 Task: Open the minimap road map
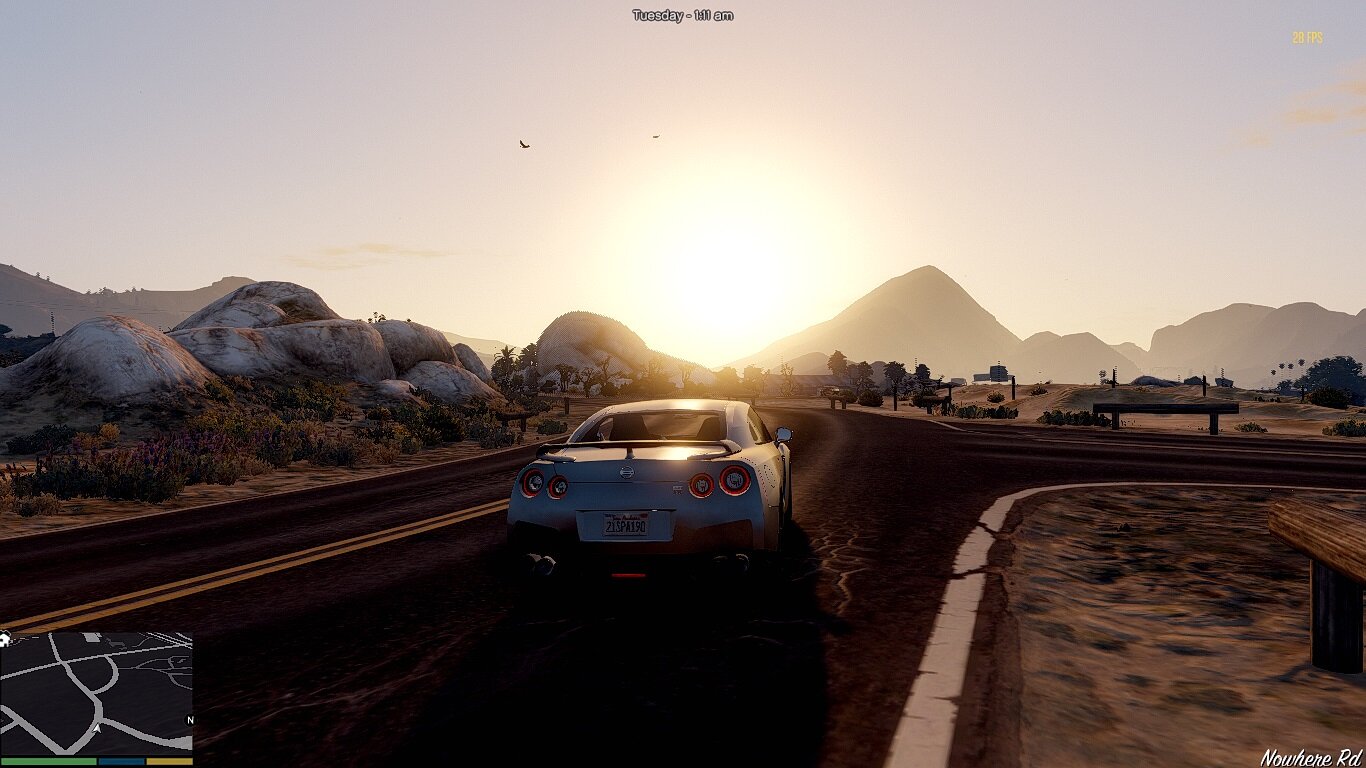pyautogui.click(x=96, y=692)
